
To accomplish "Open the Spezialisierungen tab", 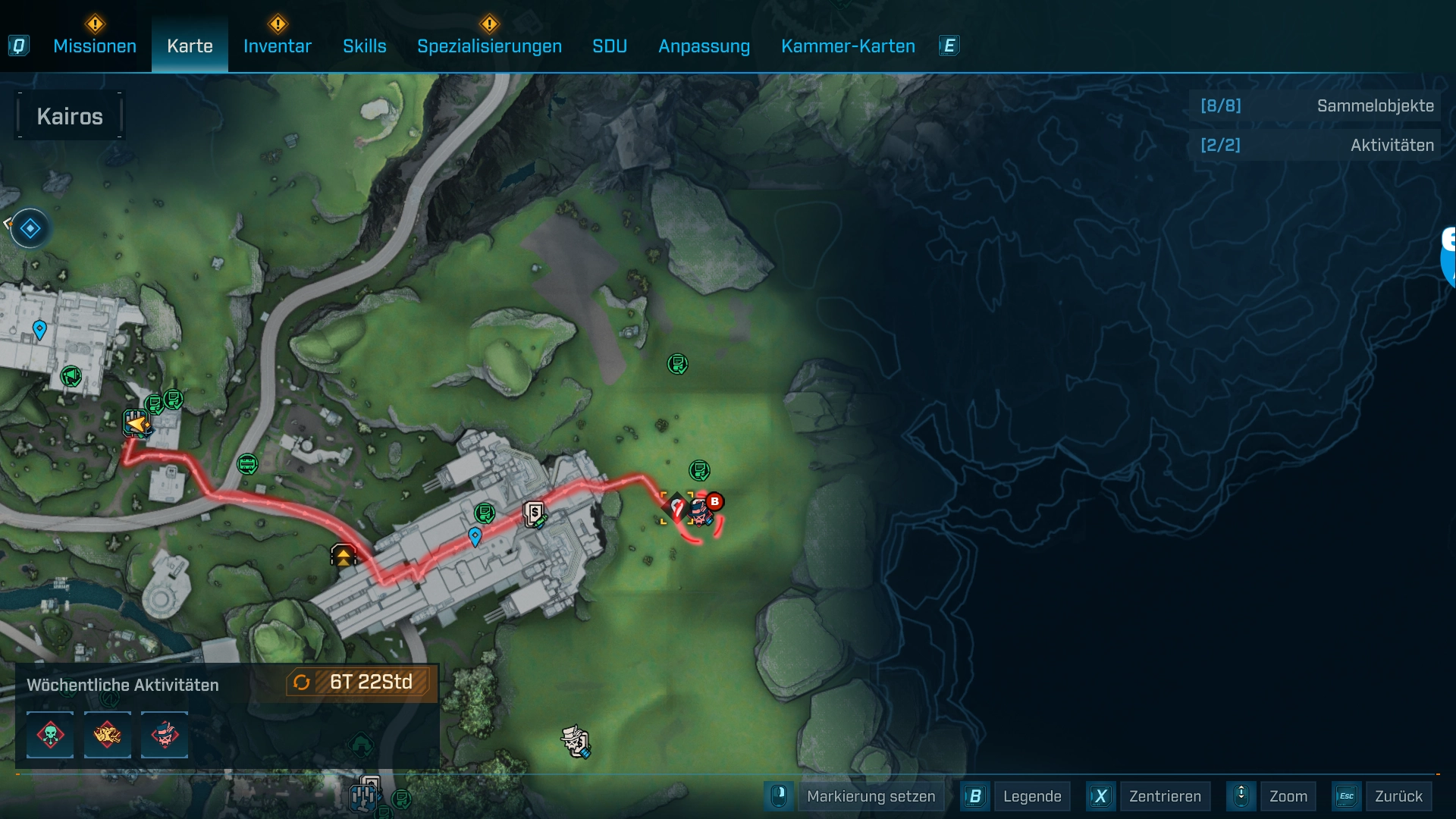I will click(489, 46).
